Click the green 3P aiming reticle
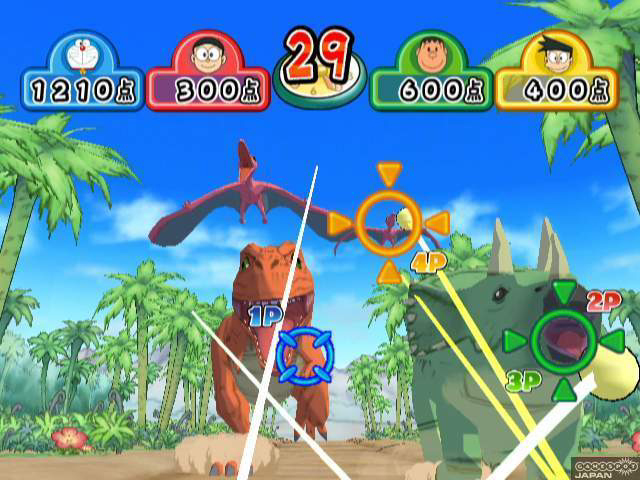 pos(564,341)
